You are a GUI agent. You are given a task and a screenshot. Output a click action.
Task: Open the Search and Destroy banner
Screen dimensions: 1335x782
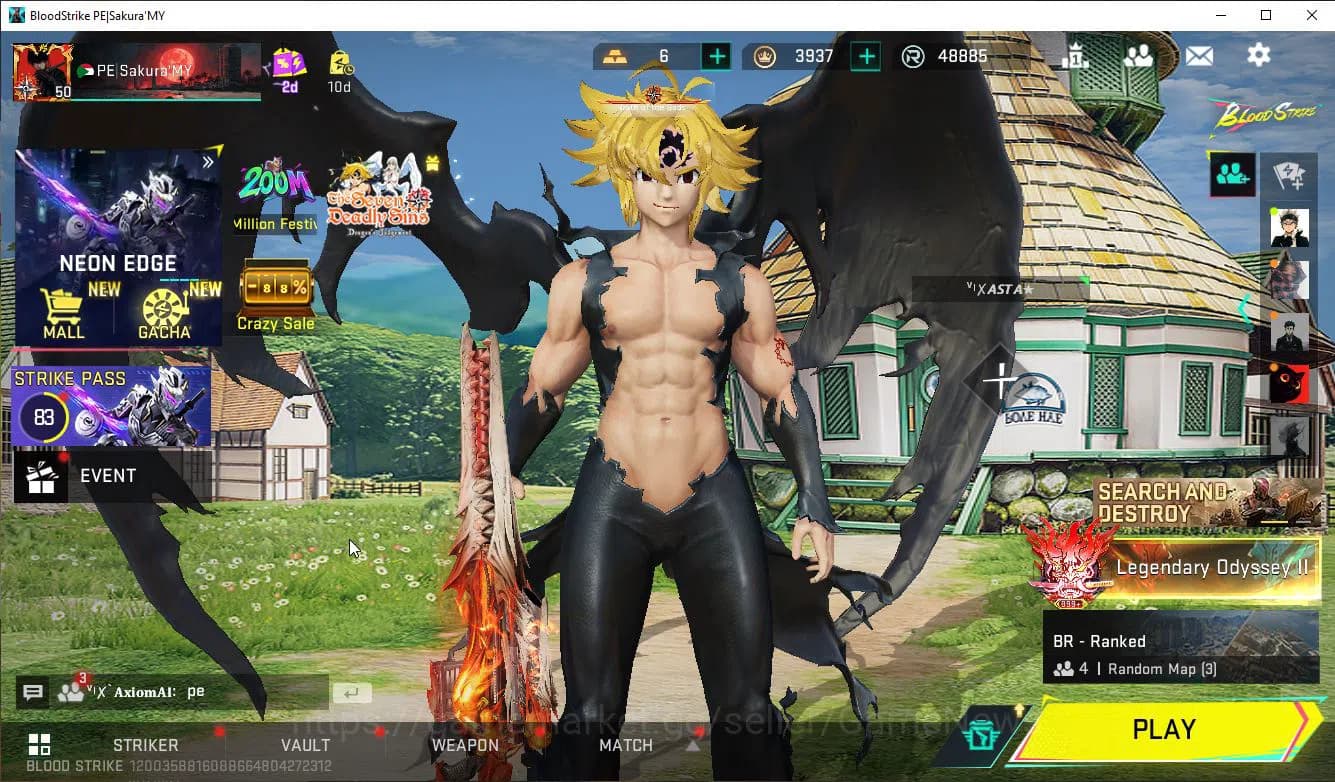click(1205, 503)
